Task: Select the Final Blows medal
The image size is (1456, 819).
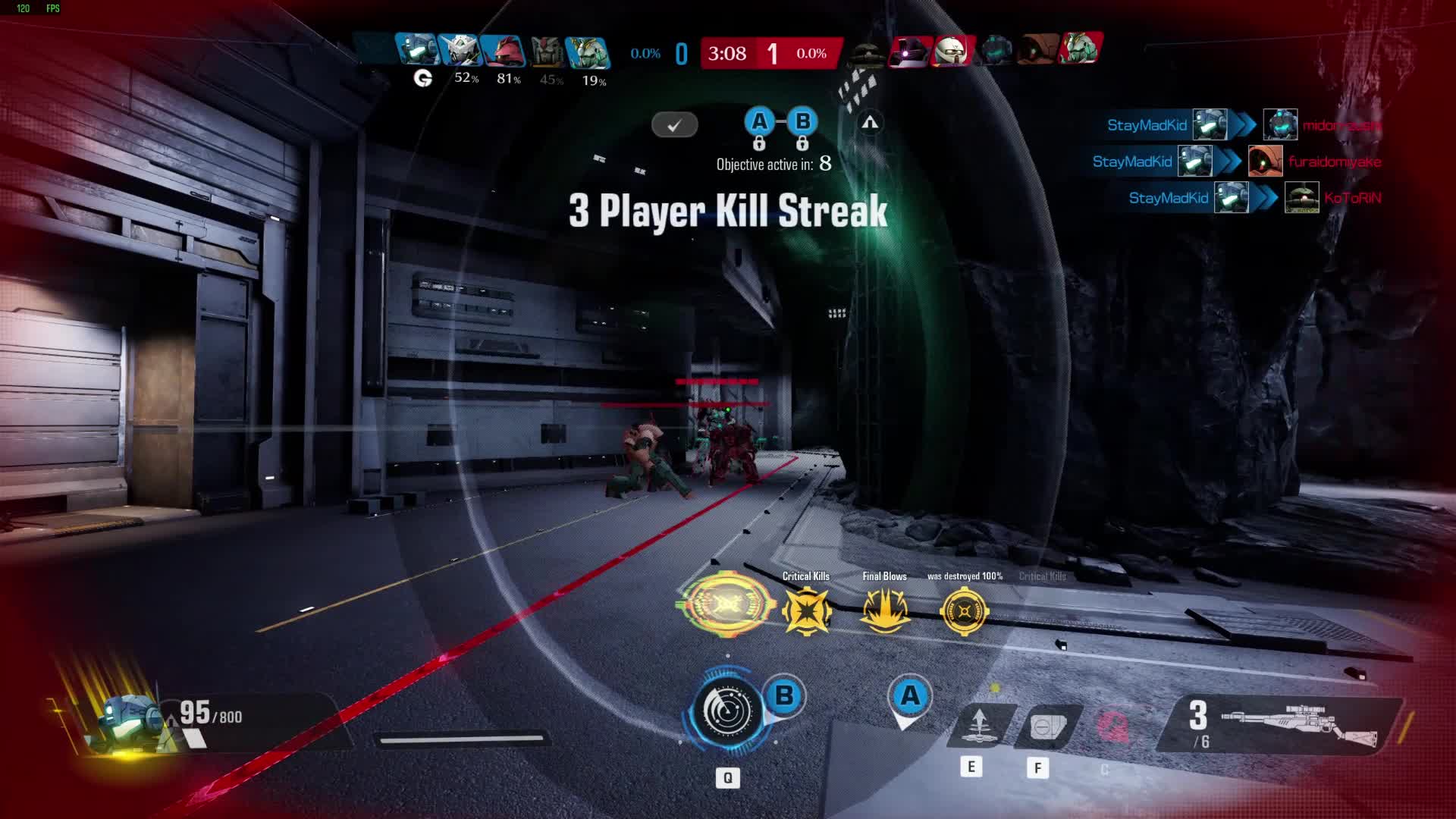Action: tap(884, 610)
